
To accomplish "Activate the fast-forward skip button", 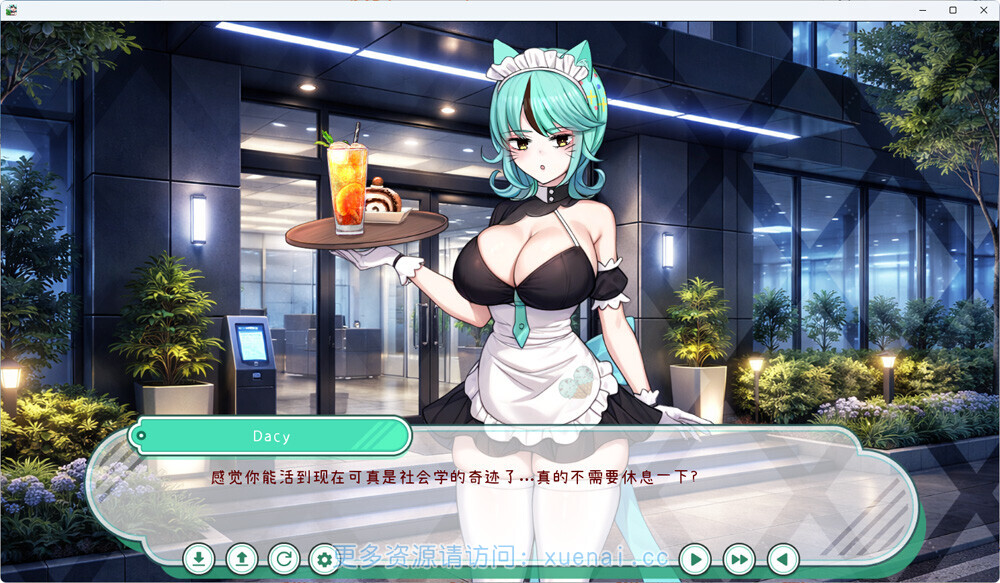I will [739, 559].
